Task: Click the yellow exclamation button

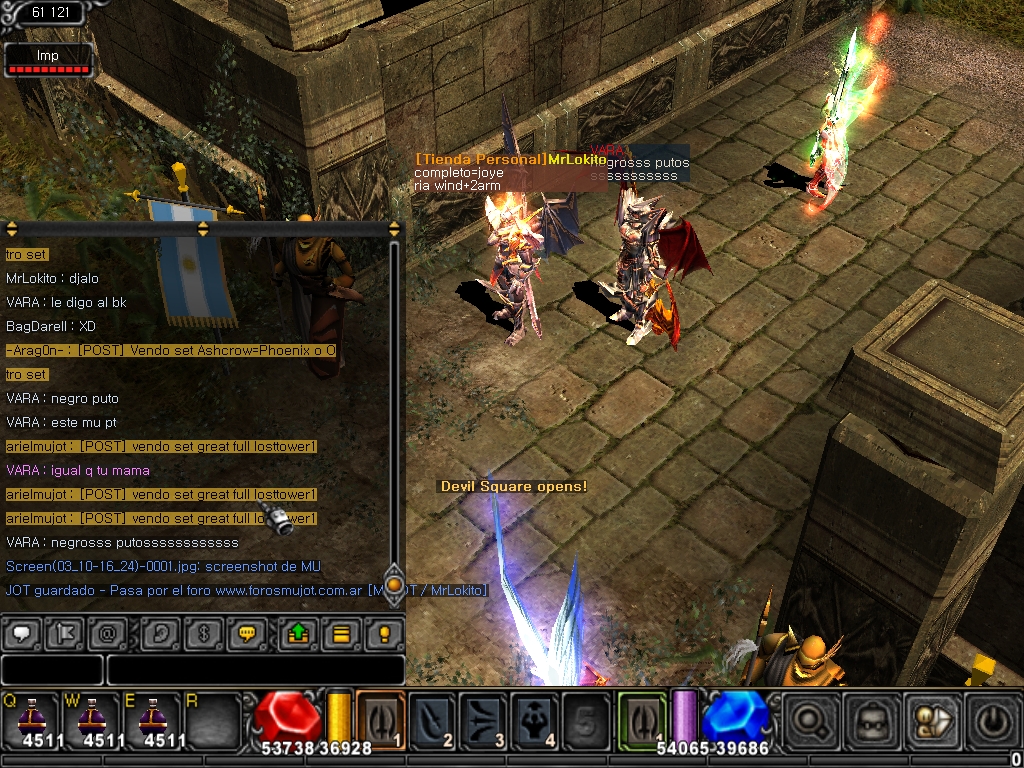Action: click(x=383, y=633)
